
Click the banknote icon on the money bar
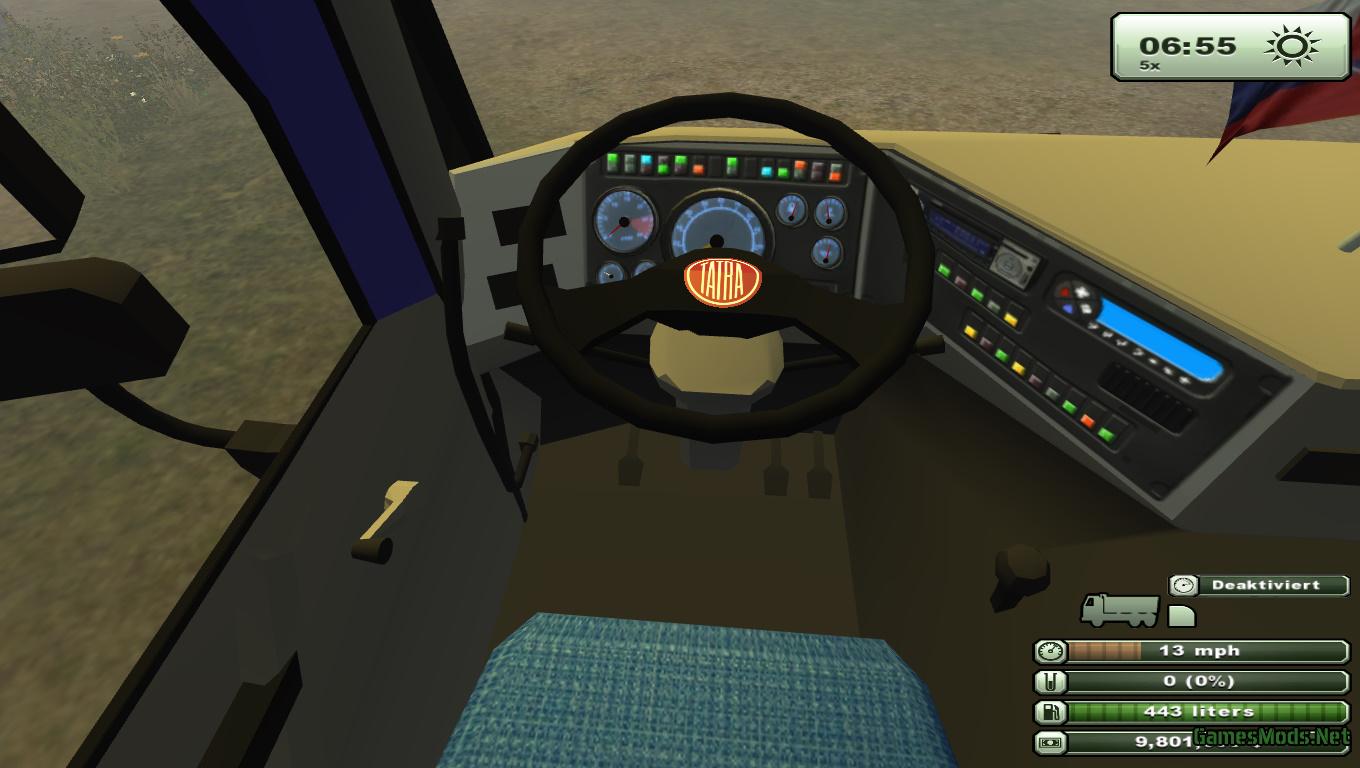click(1052, 742)
